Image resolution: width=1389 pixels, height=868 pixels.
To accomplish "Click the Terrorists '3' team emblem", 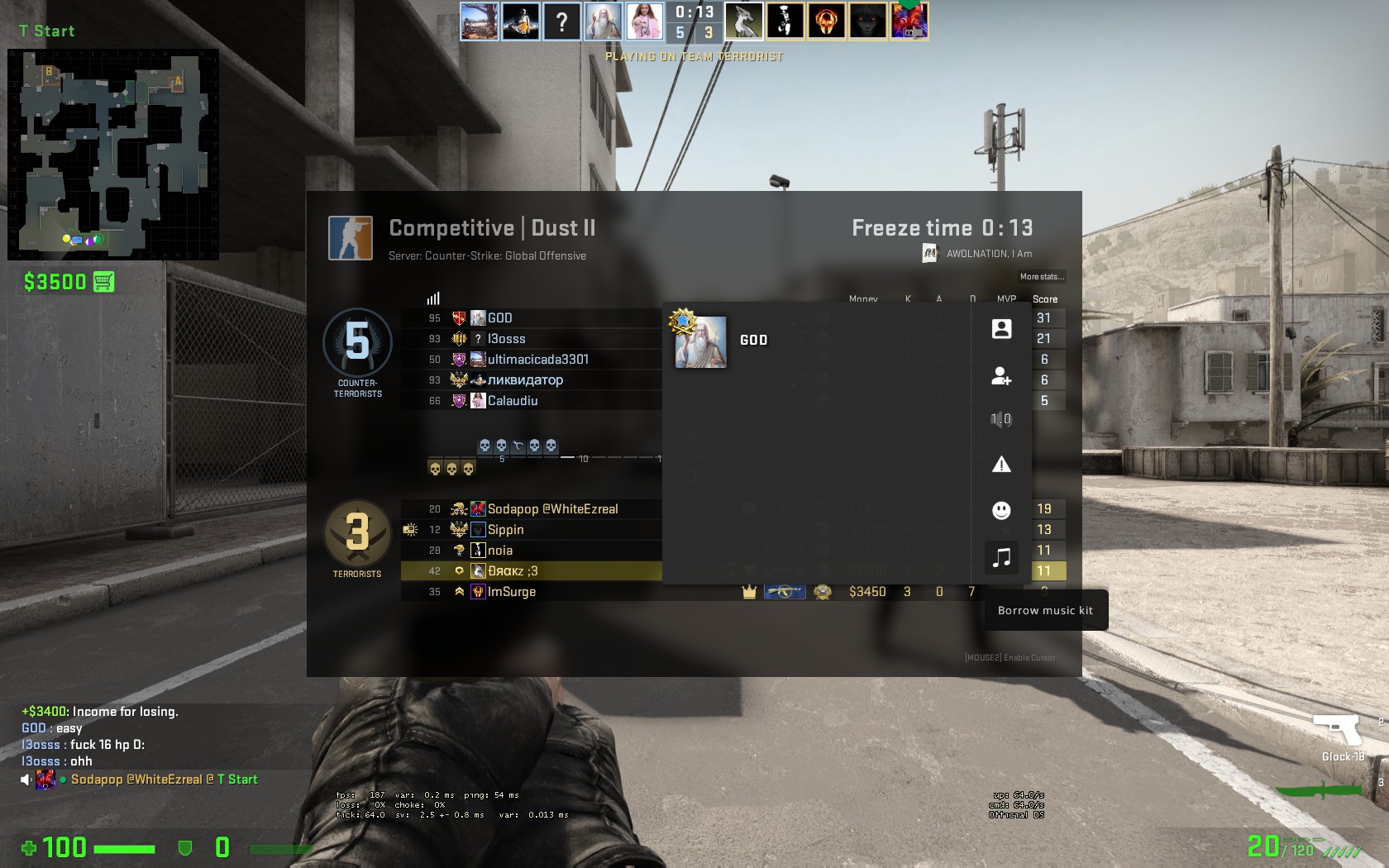I will (356, 533).
